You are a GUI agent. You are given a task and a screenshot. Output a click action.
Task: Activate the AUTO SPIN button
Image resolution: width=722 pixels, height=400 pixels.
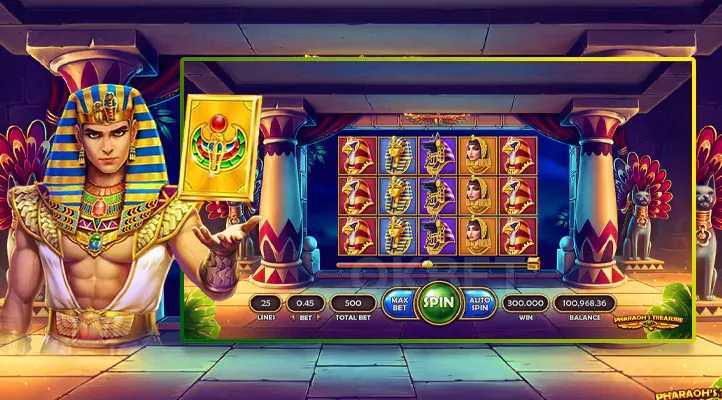pyautogui.click(x=478, y=302)
